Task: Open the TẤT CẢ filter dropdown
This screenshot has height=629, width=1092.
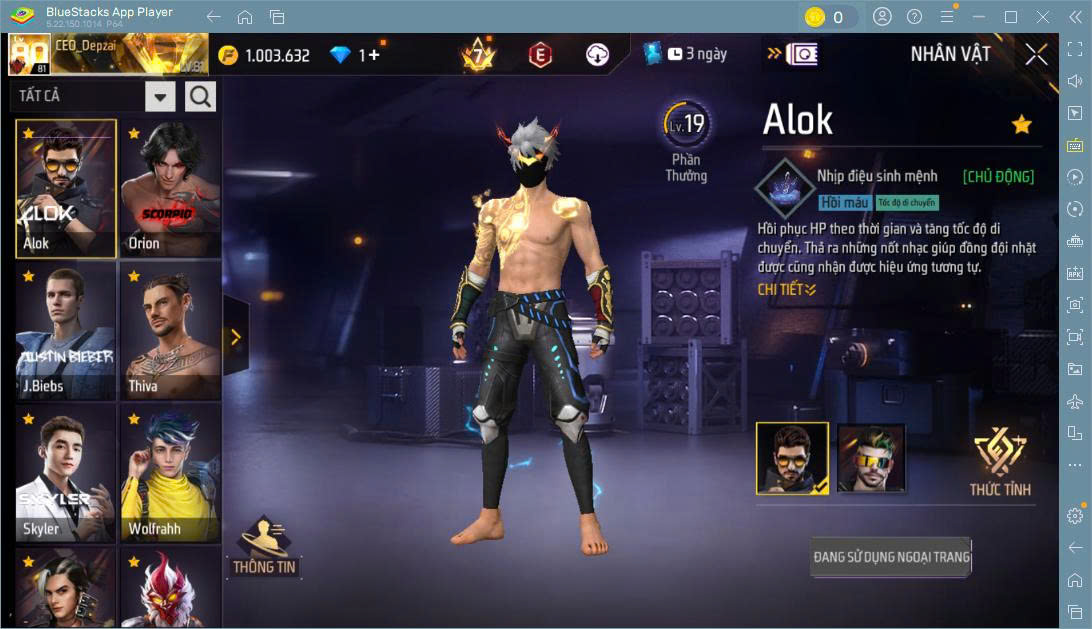Action: point(160,96)
